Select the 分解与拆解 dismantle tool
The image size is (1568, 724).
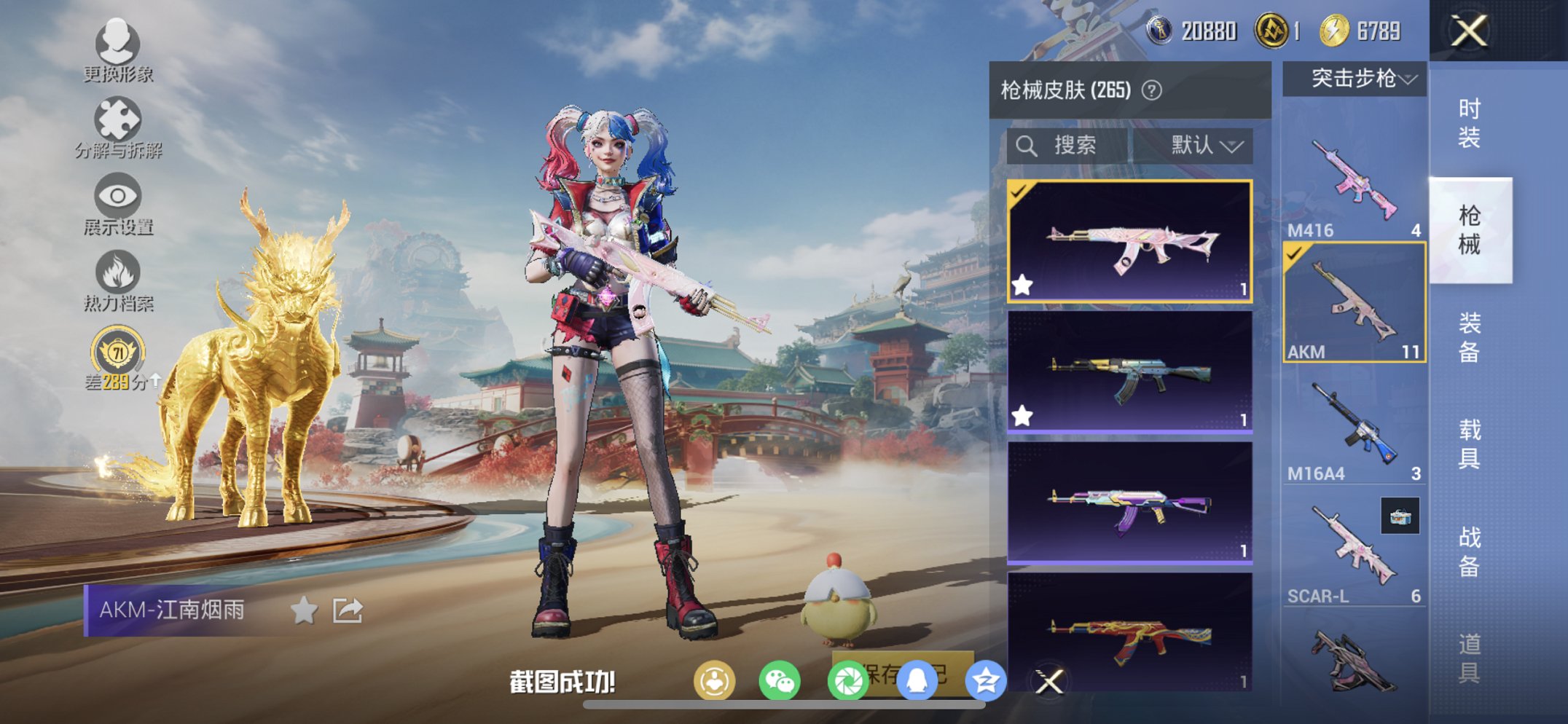117,120
